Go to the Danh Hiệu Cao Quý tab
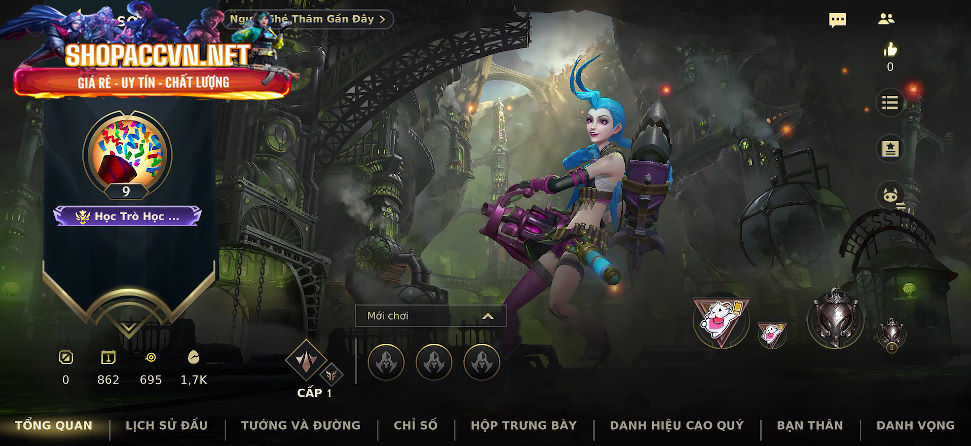Screen dimensions: 971x446 [676, 426]
